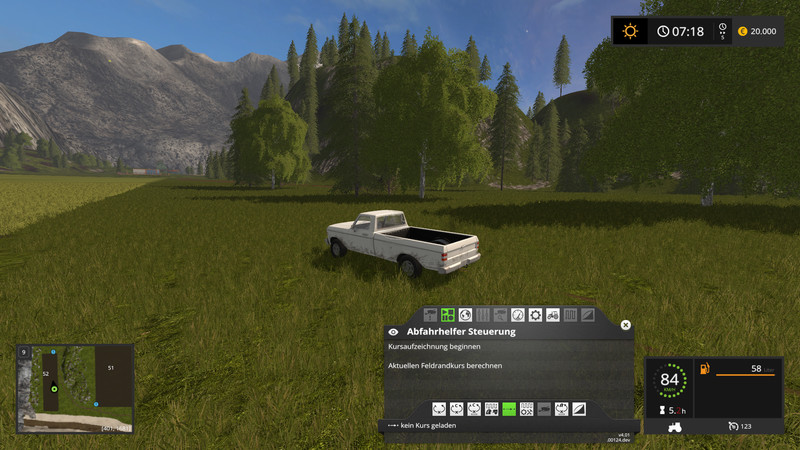
Task: Choose 'Aktuellen Feldrandkurs berechnen' option
Action: (445, 366)
